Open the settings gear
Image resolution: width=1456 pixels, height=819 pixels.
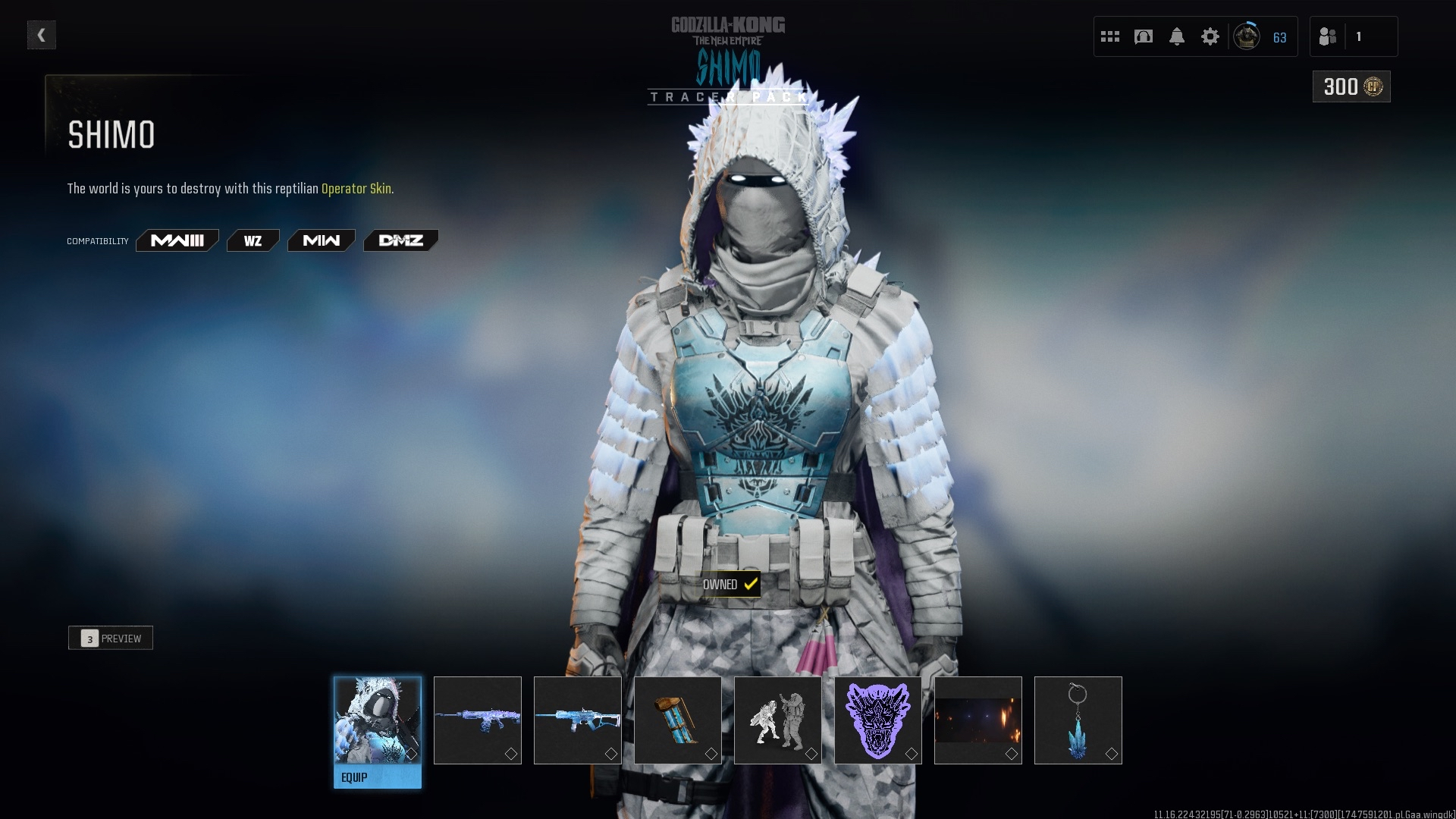[x=1210, y=36]
